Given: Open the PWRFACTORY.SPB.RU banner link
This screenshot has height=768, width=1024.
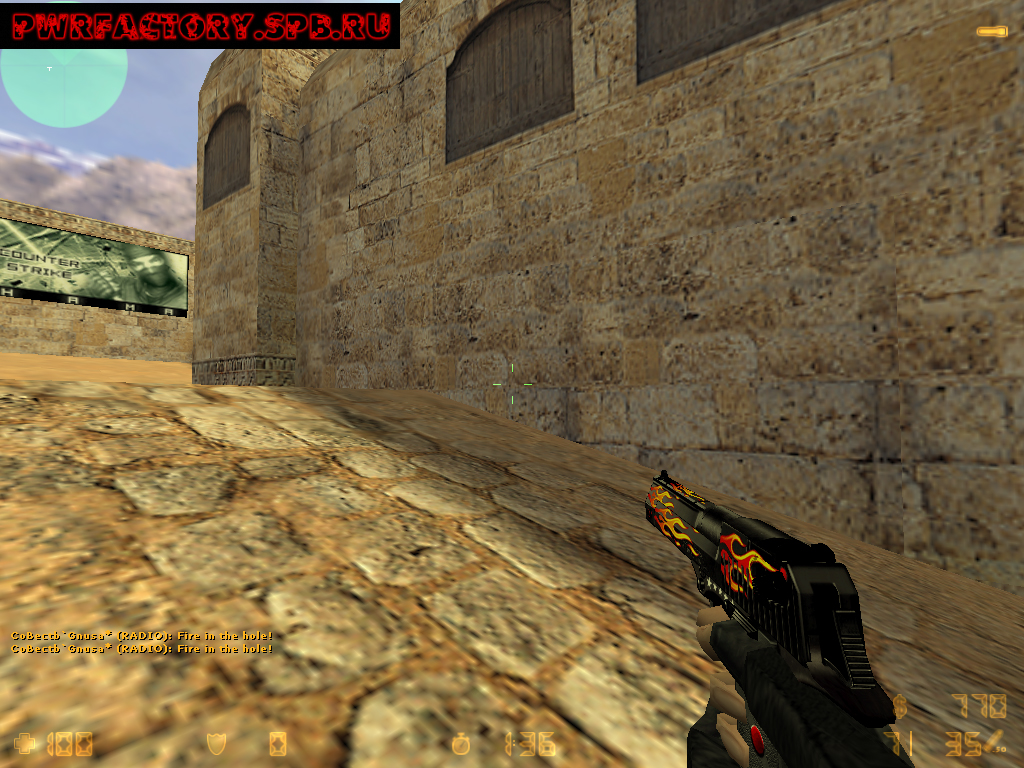Looking at the screenshot, I should (x=200, y=26).
